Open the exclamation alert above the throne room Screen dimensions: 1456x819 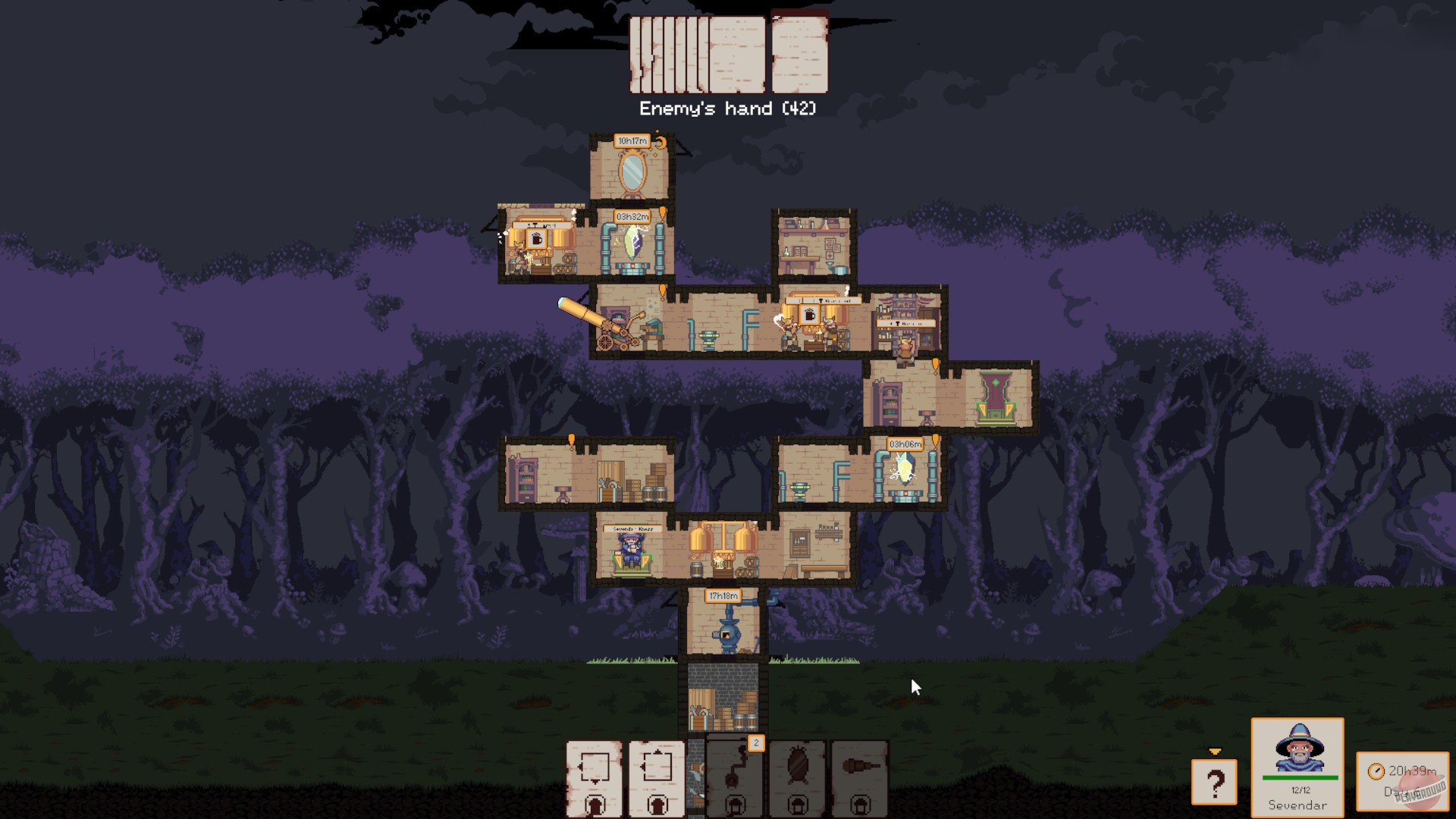click(x=935, y=364)
